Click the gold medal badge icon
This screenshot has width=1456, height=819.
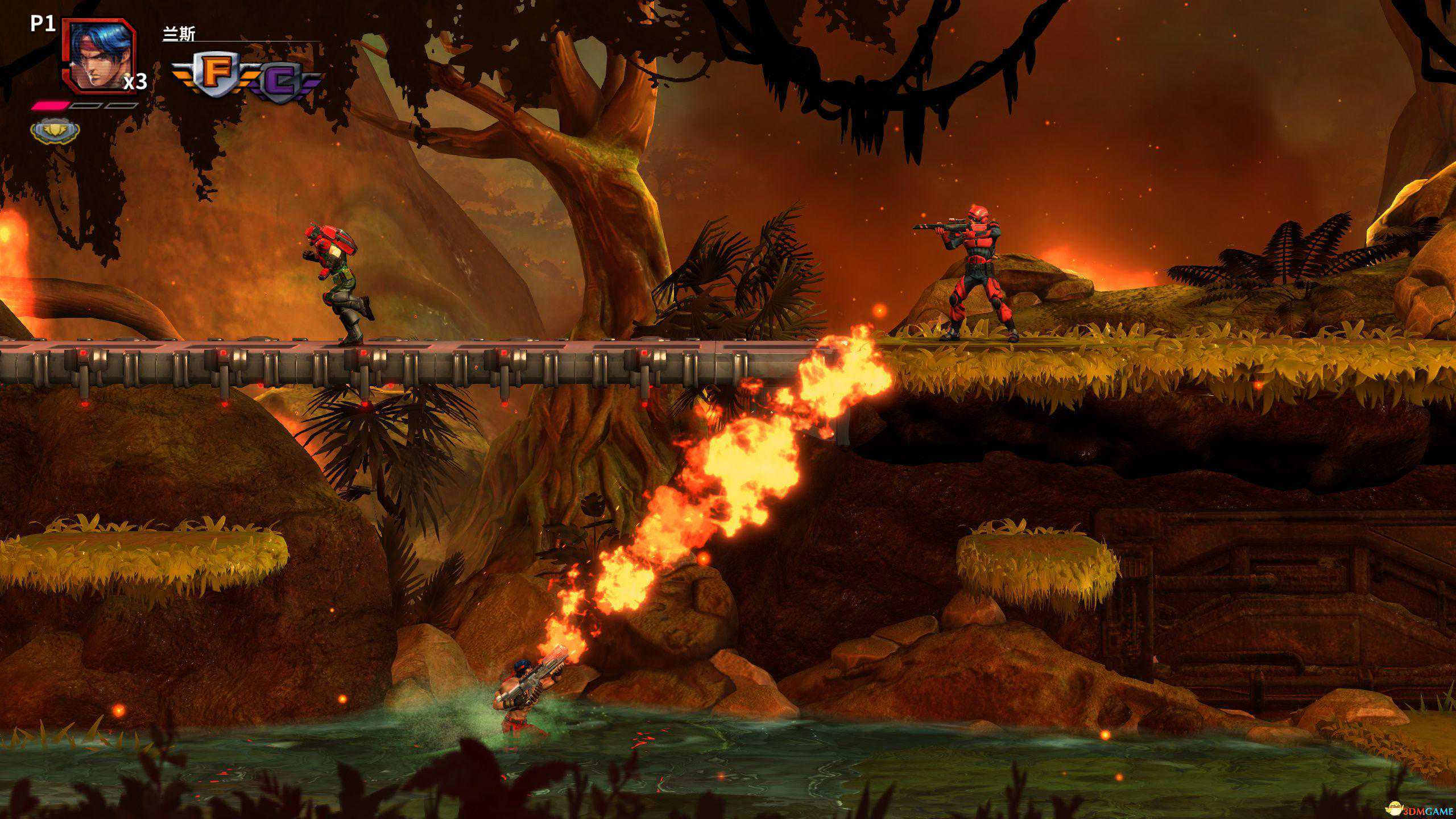[x=55, y=131]
